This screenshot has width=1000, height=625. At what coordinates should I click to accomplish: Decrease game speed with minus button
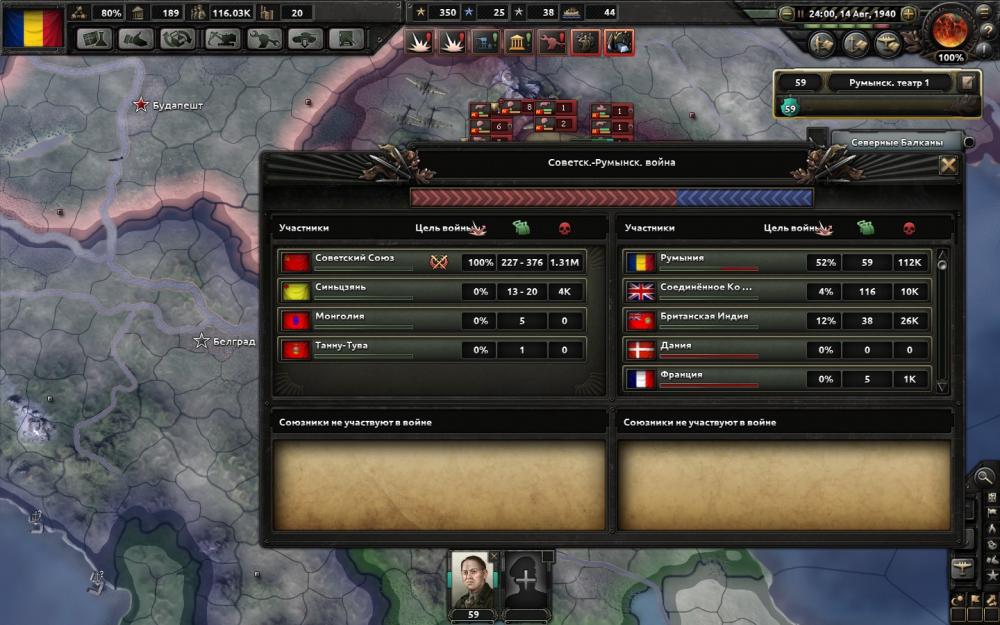click(787, 14)
